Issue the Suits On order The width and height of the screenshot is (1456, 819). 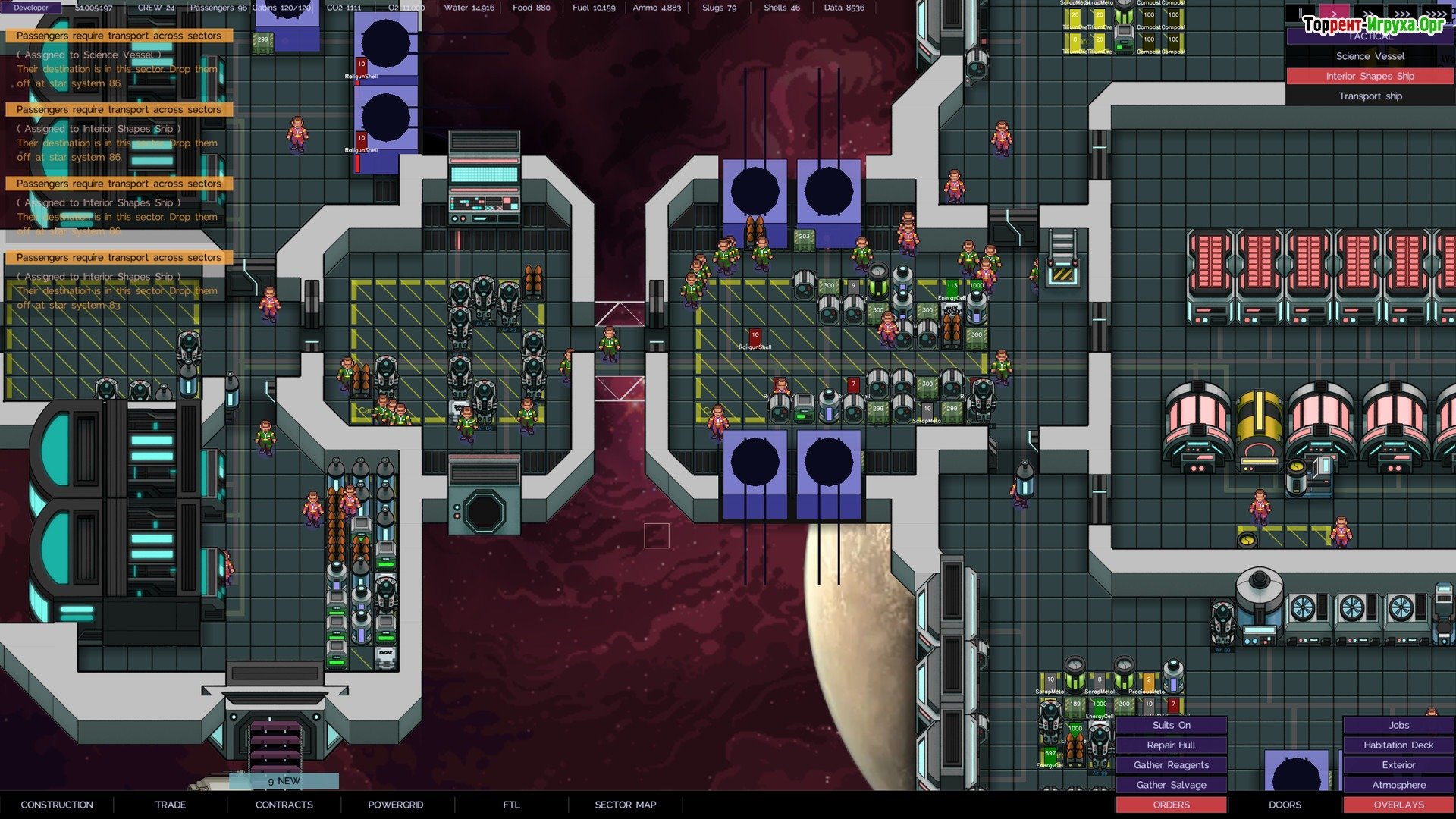tap(1172, 725)
